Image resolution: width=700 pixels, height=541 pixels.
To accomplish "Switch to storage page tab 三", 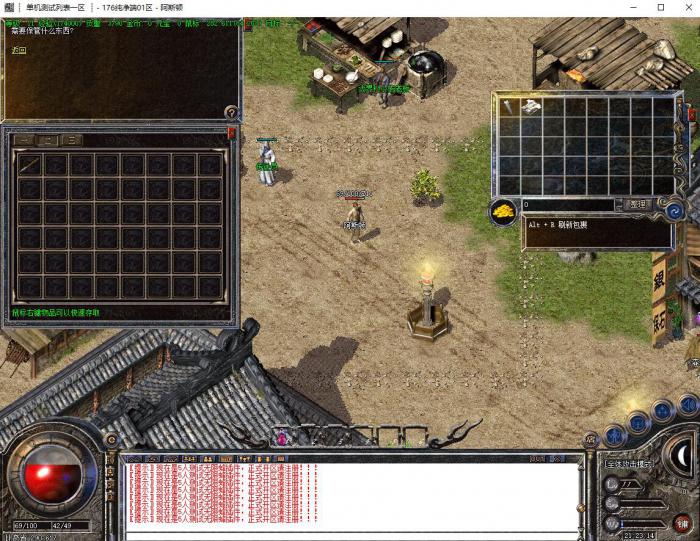I will (x=72, y=140).
